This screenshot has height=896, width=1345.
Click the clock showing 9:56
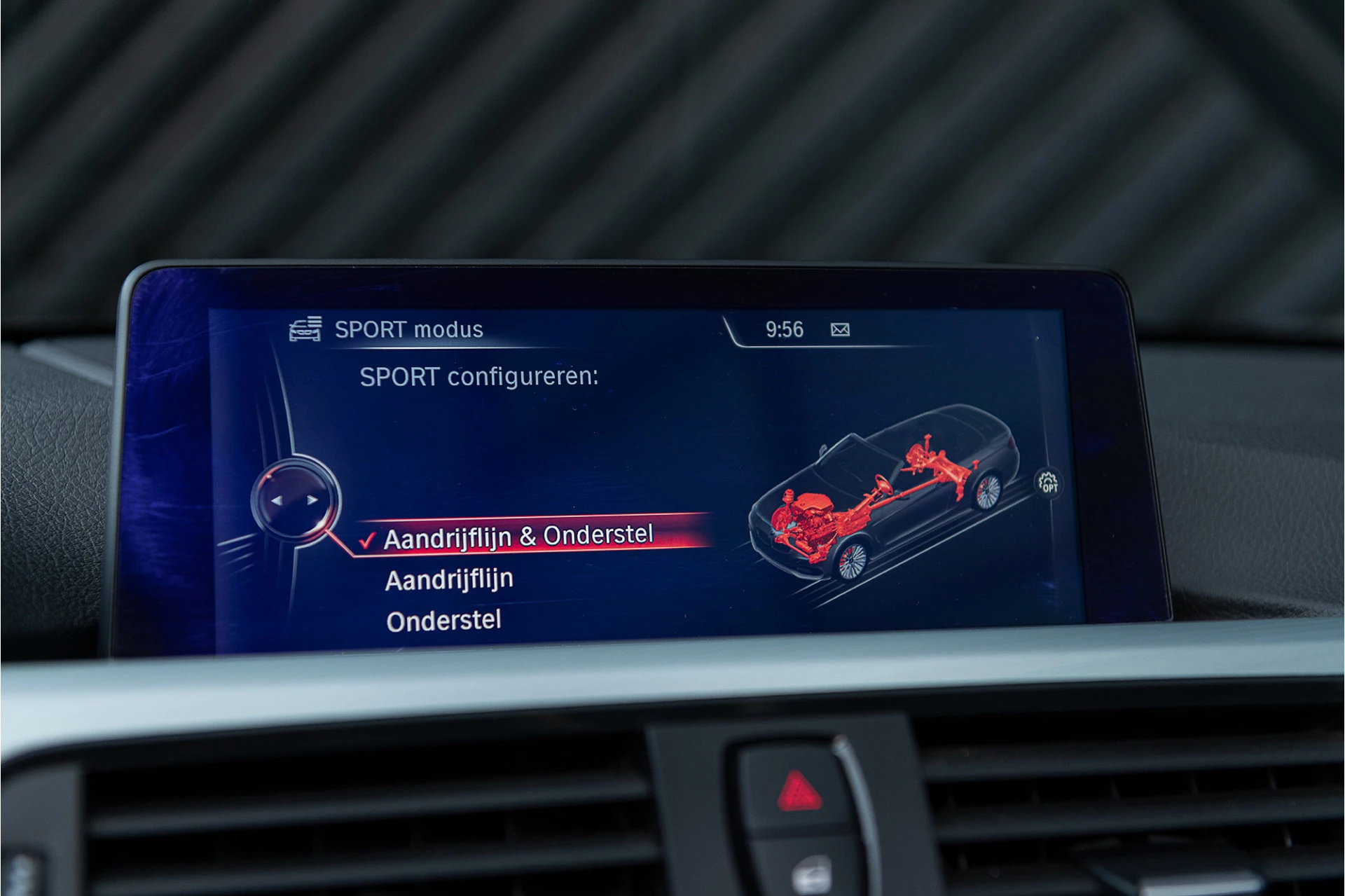783,328
